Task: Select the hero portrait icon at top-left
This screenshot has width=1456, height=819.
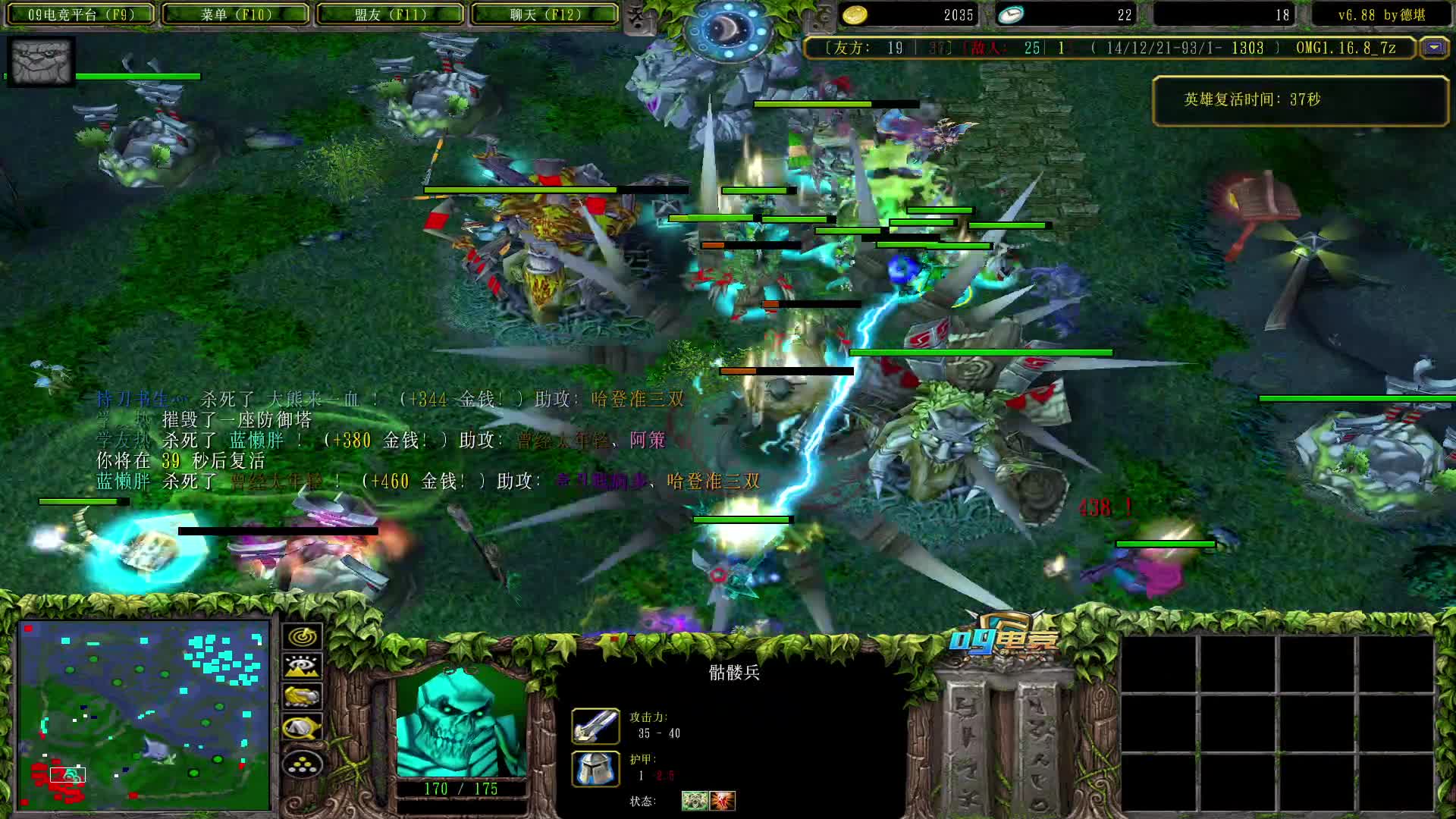Action: coord(42,61)
